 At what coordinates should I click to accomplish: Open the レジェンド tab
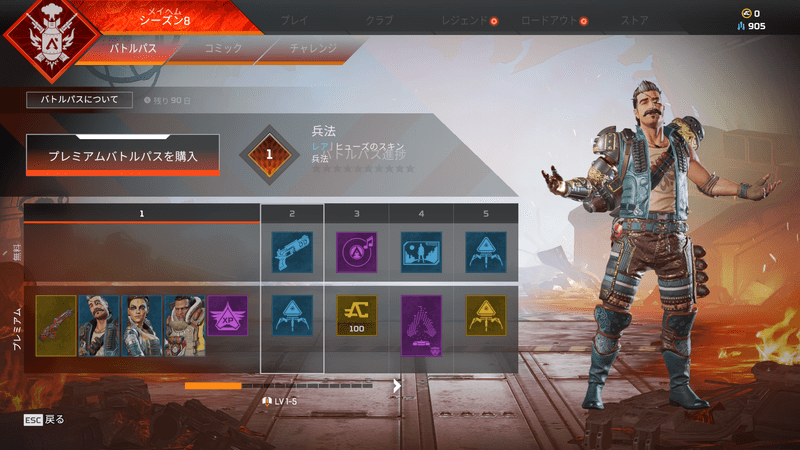pyautogui.click(x=465, y=19)
